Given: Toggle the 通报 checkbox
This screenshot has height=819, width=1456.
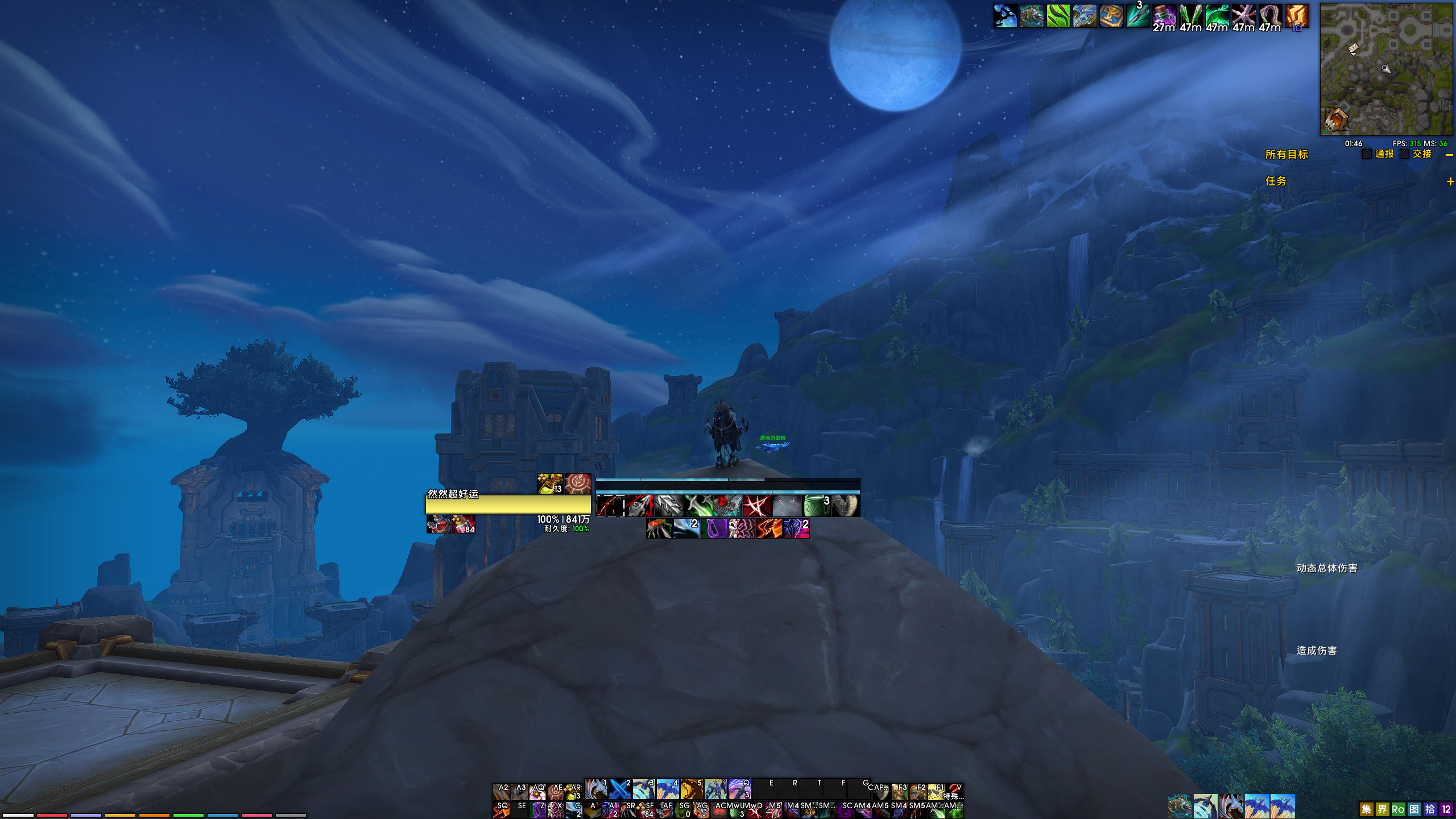Looking at the screenshot, I should (x=1367, y=154).
